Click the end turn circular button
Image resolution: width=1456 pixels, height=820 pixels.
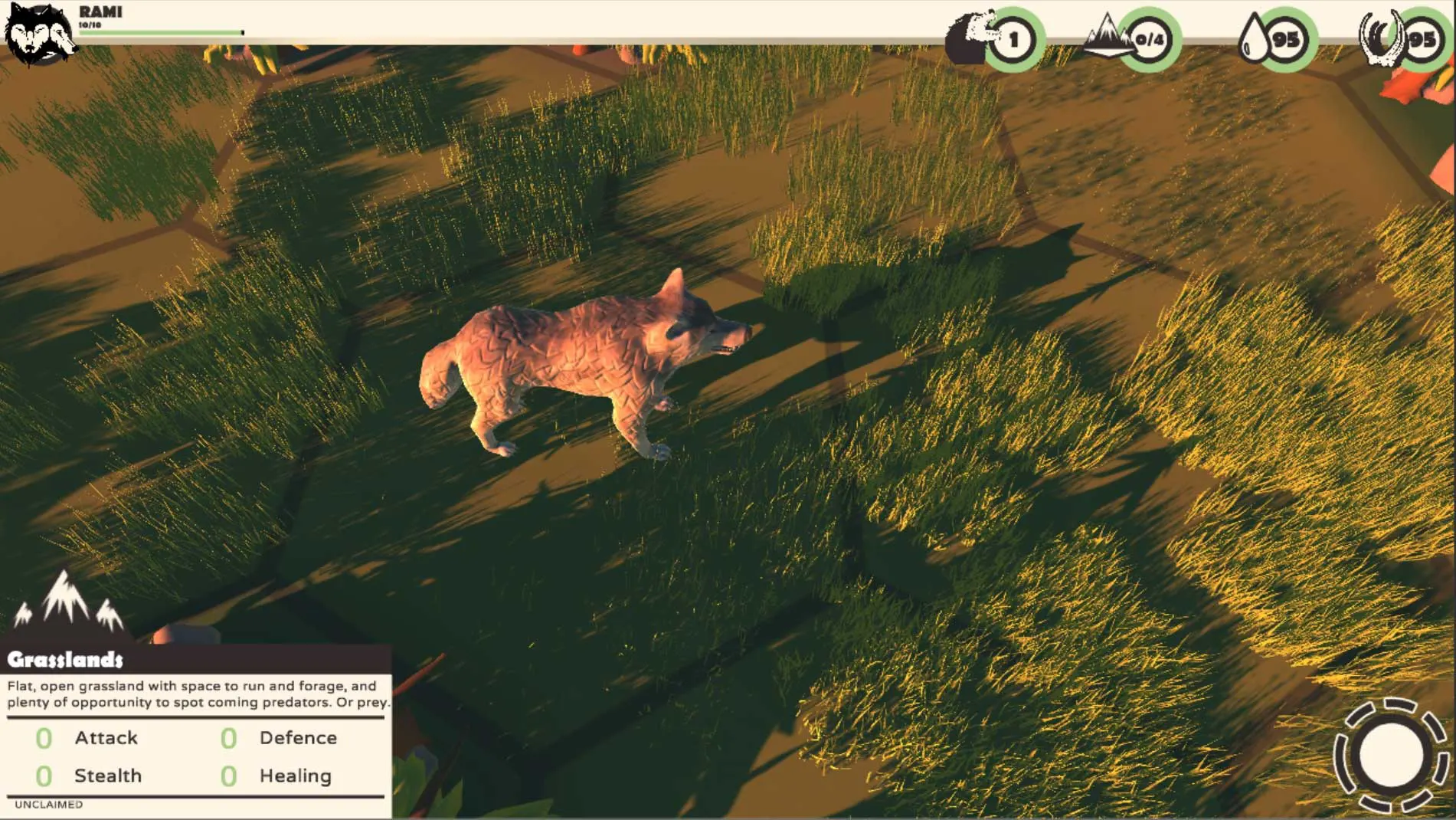(1391, 756)
